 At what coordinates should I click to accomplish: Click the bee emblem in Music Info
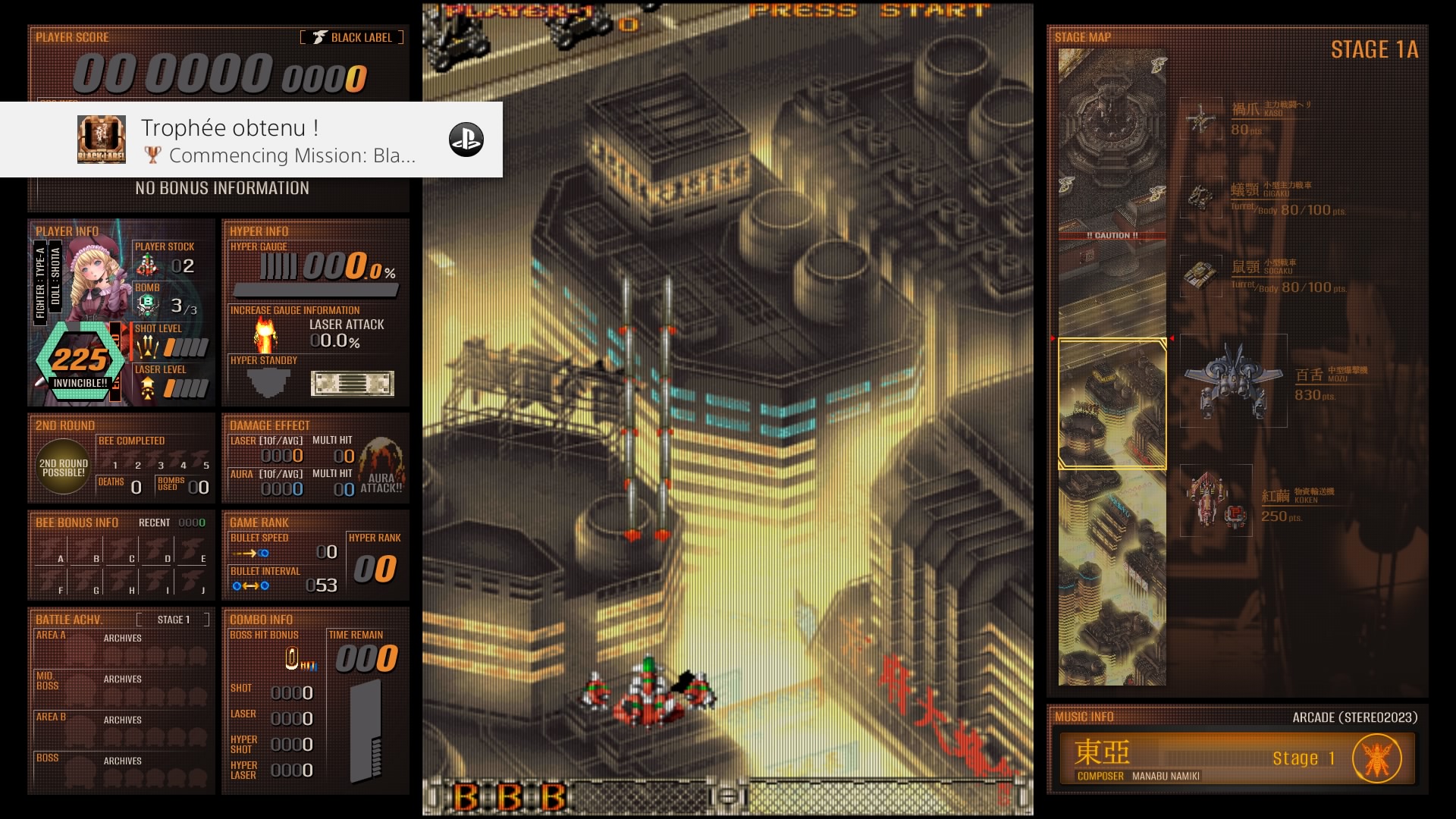click(1376, 758)
